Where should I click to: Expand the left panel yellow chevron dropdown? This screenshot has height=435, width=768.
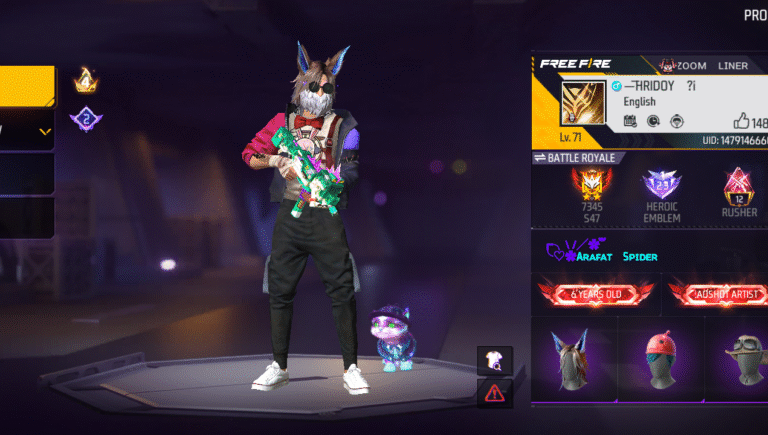click(44, 131)
